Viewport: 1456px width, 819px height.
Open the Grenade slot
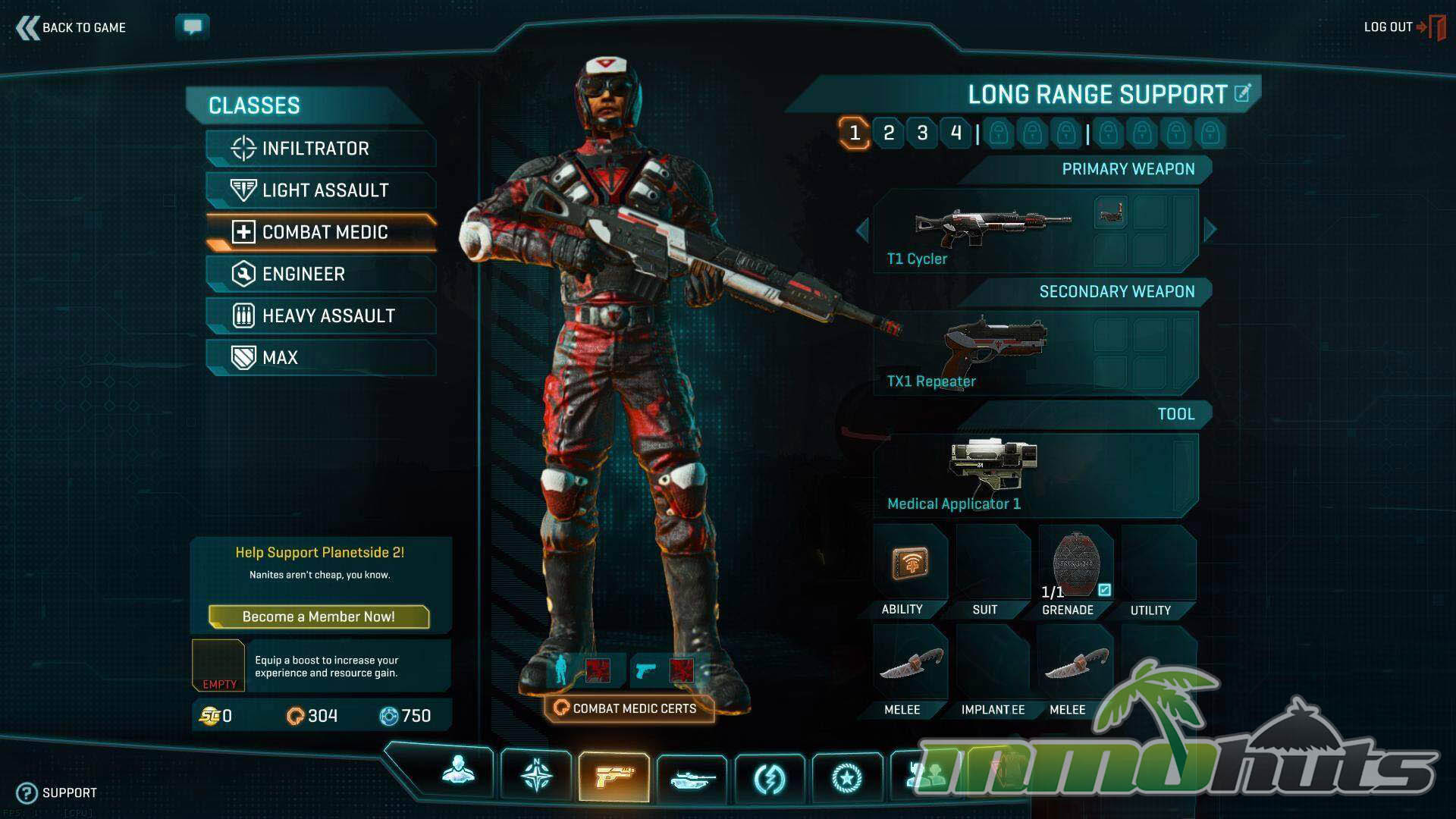pyautogui.click(x=1075, y=570)
